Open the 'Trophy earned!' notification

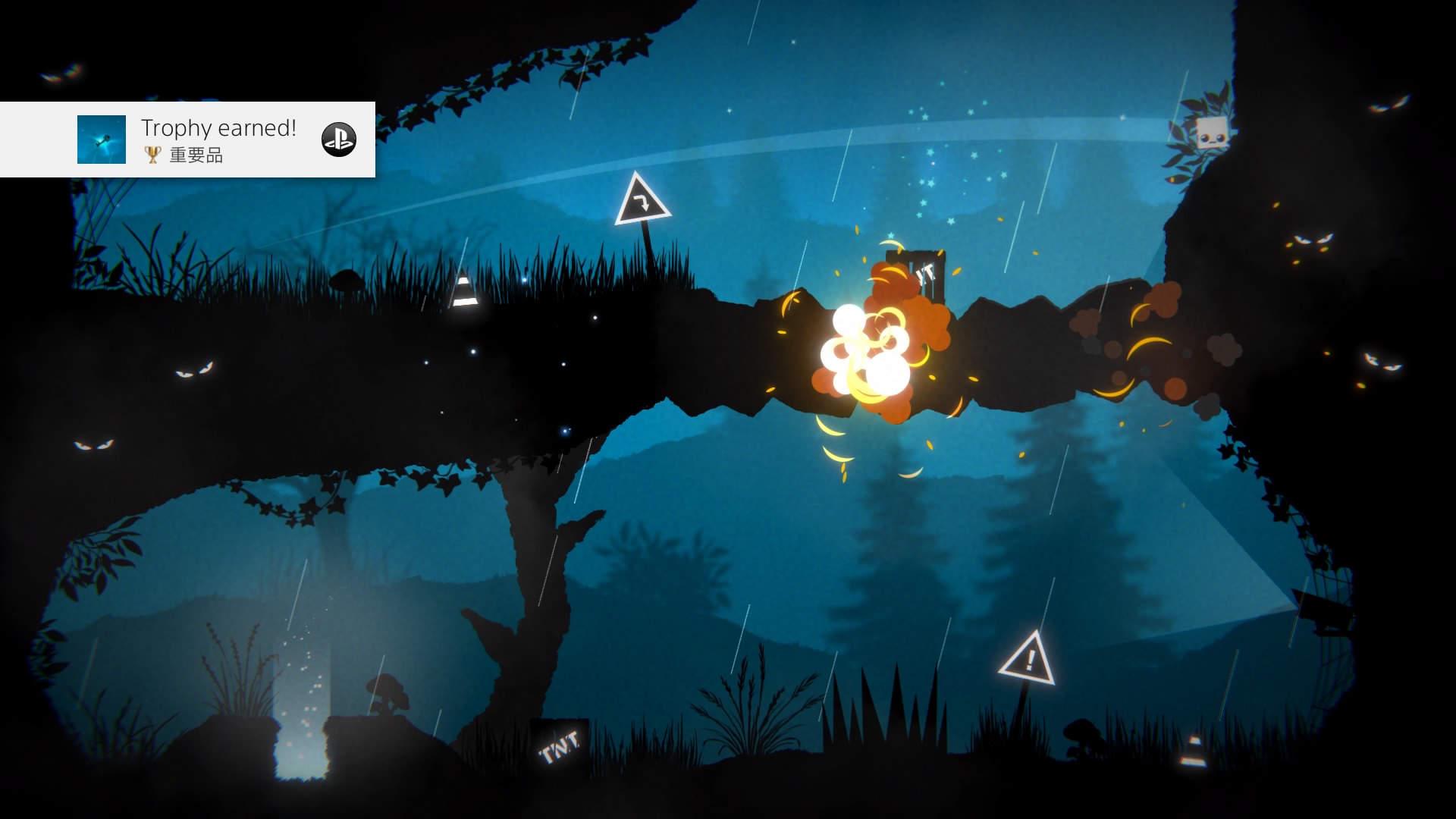pyautogui.click(x=218, y=129)
